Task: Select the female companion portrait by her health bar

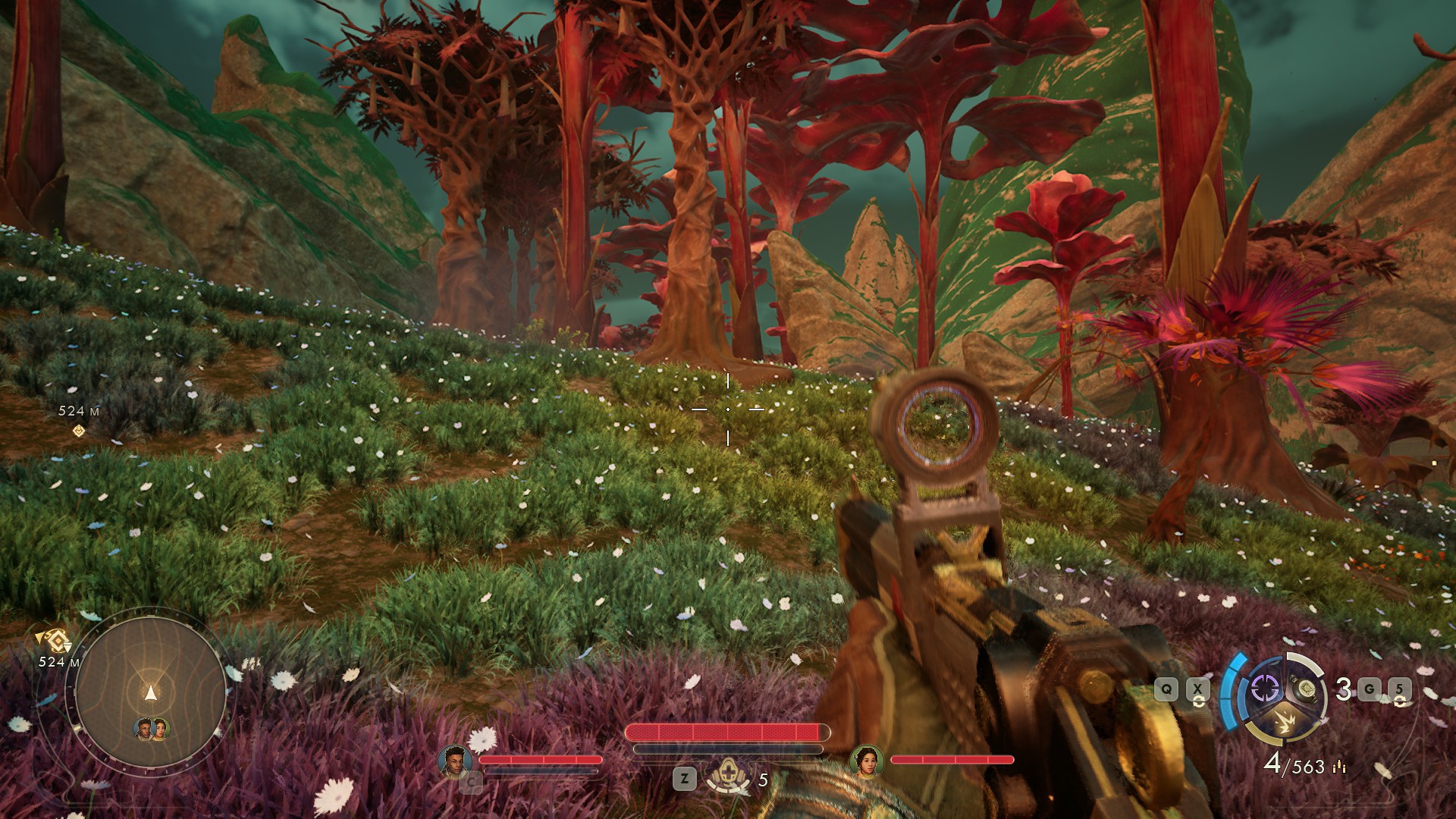Action: [x=865, y=761]
